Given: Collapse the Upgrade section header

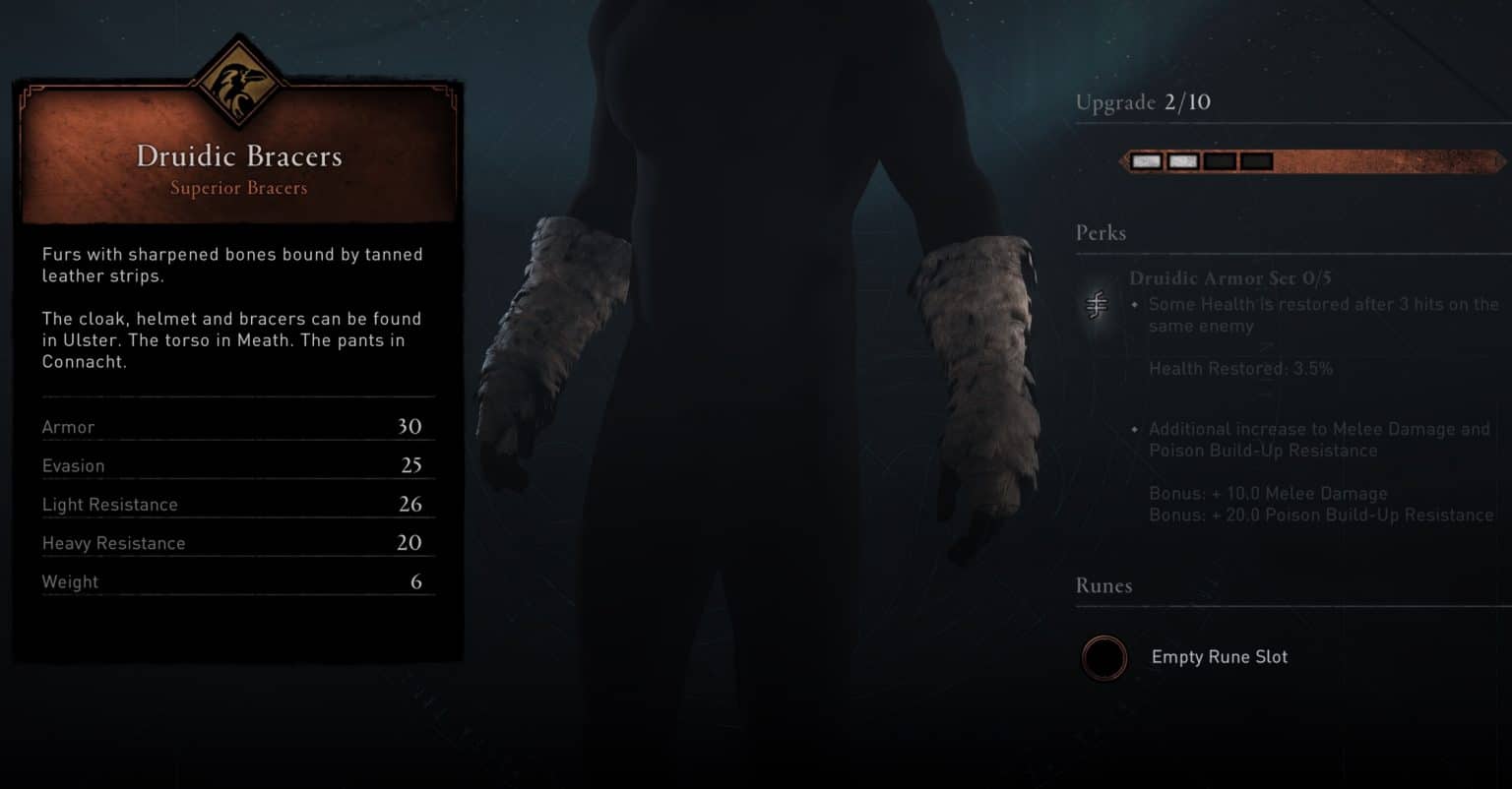Looking at the screenshot, I should point(1143,102).
